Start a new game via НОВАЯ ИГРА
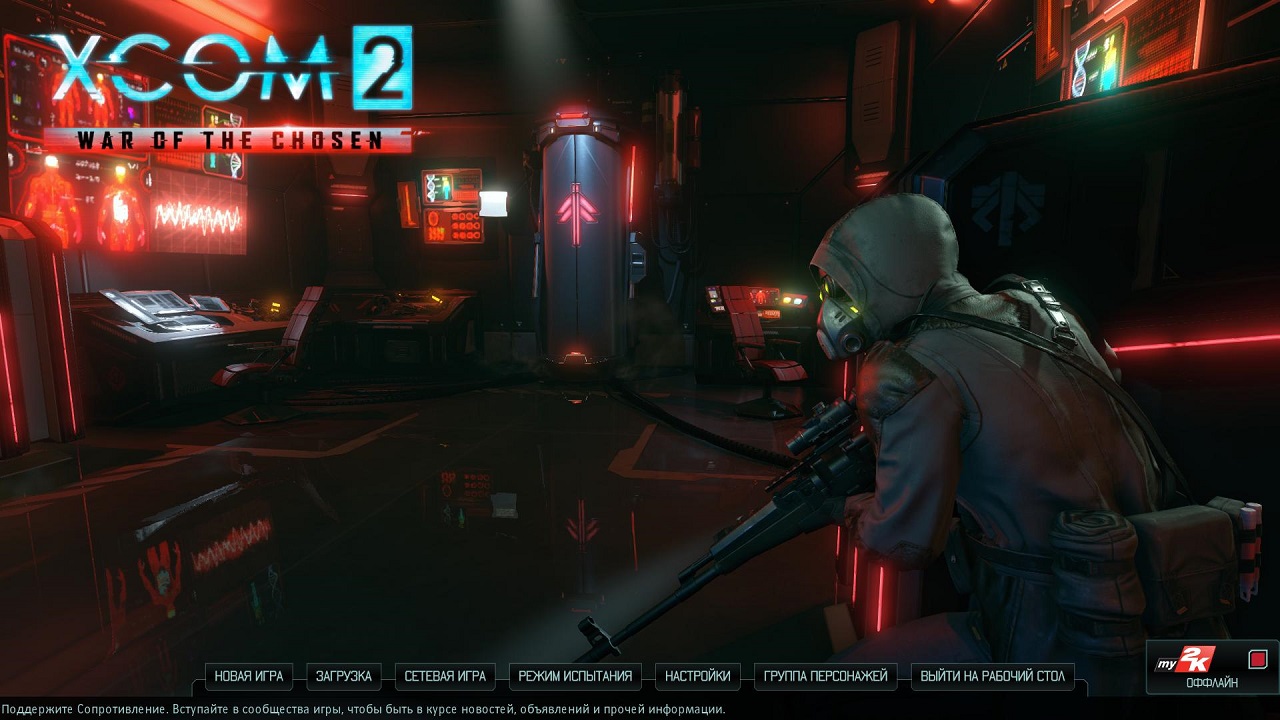 tap(249, 677)
